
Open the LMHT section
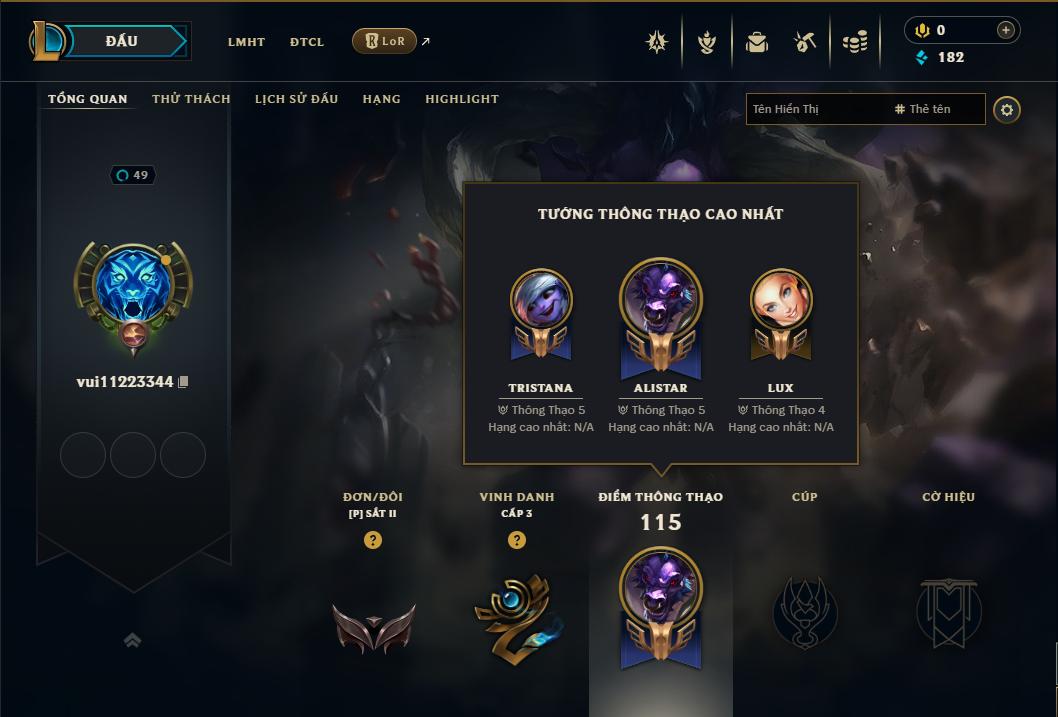[246, 42]
